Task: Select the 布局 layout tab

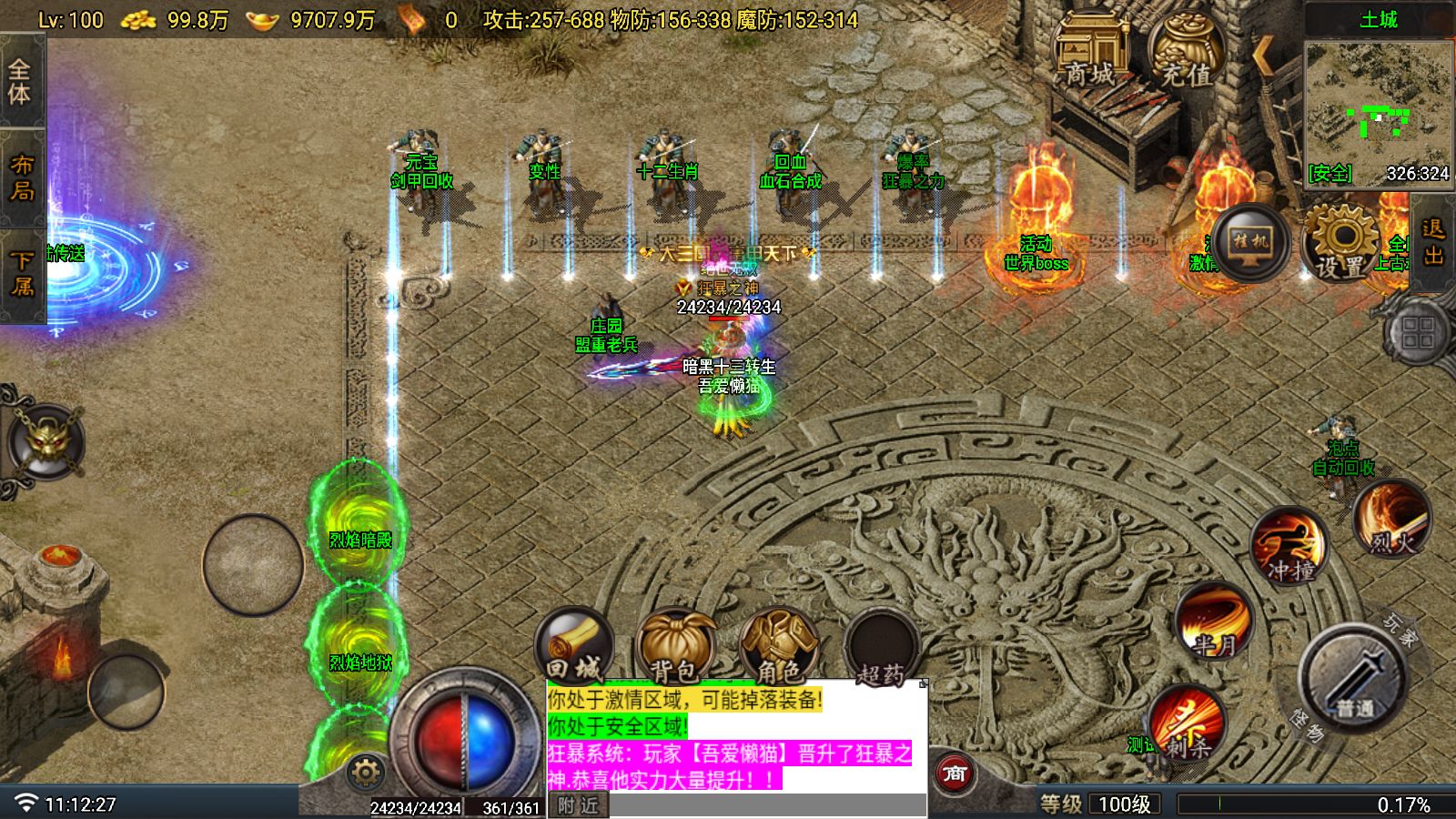Action: (x=20, y=178)
